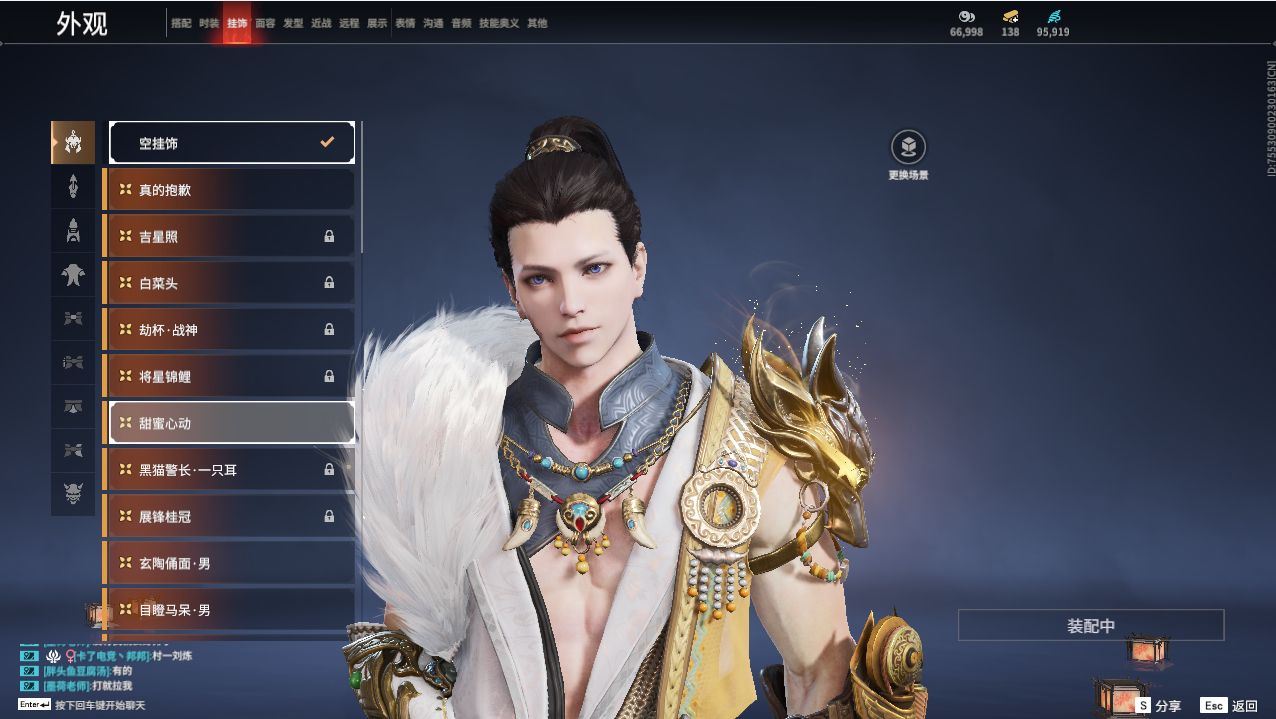Switch to the 时装 tab

[x=209, y=23]
